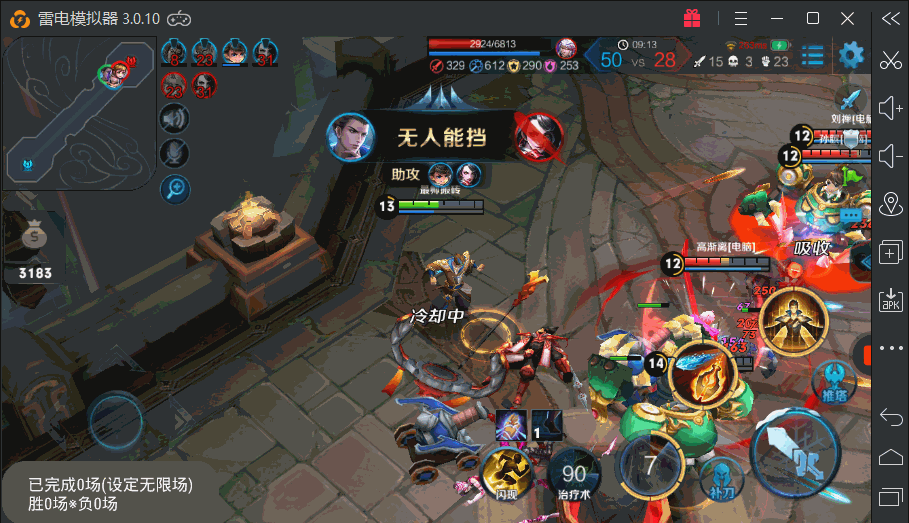Tap the golden warrior skill icon
The height and width of the screenshot is (523, 909).
pyautogui.click(x=794, y=319)
